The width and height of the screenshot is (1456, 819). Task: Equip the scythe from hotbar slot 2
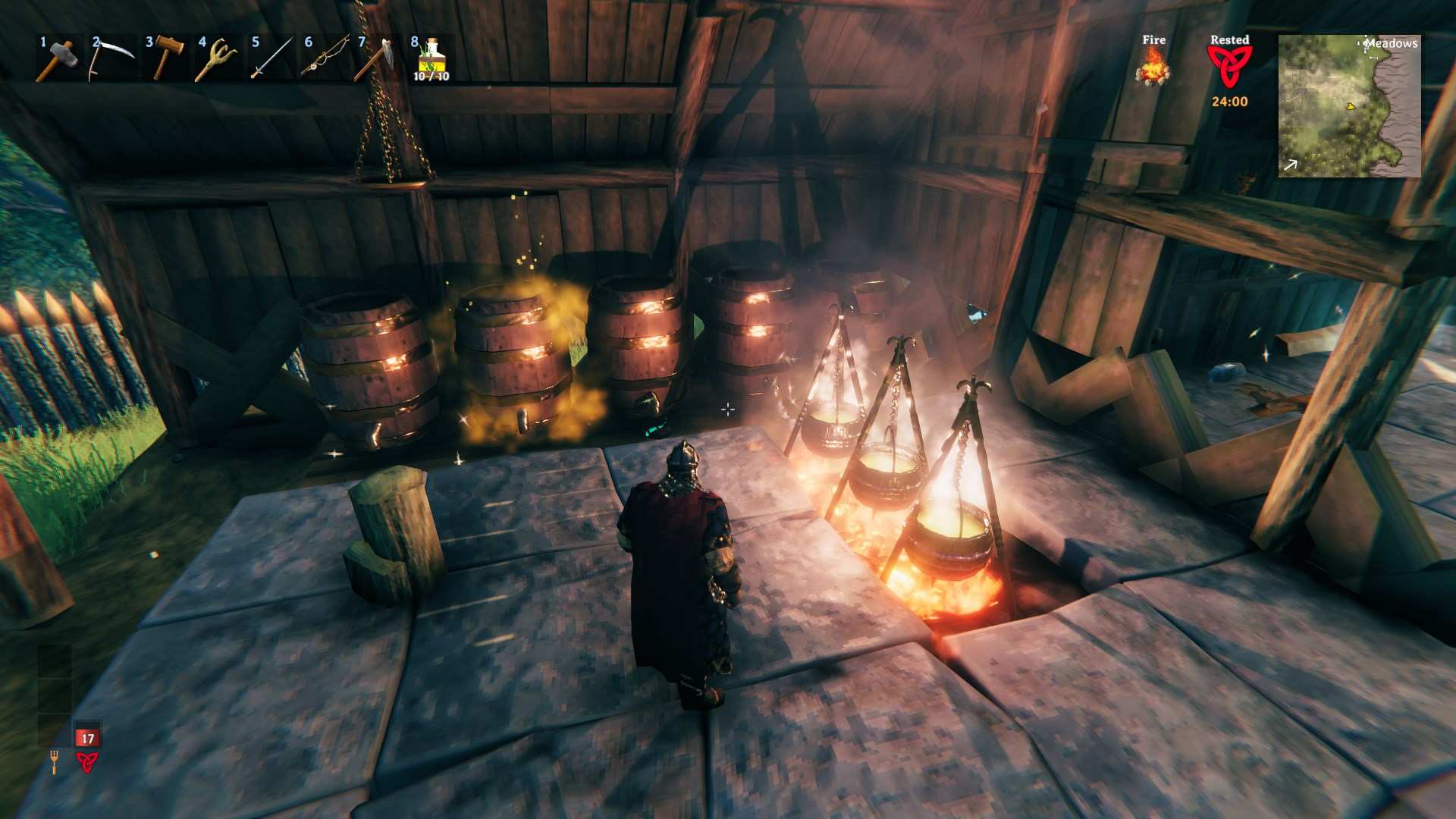tap(111, 58)
